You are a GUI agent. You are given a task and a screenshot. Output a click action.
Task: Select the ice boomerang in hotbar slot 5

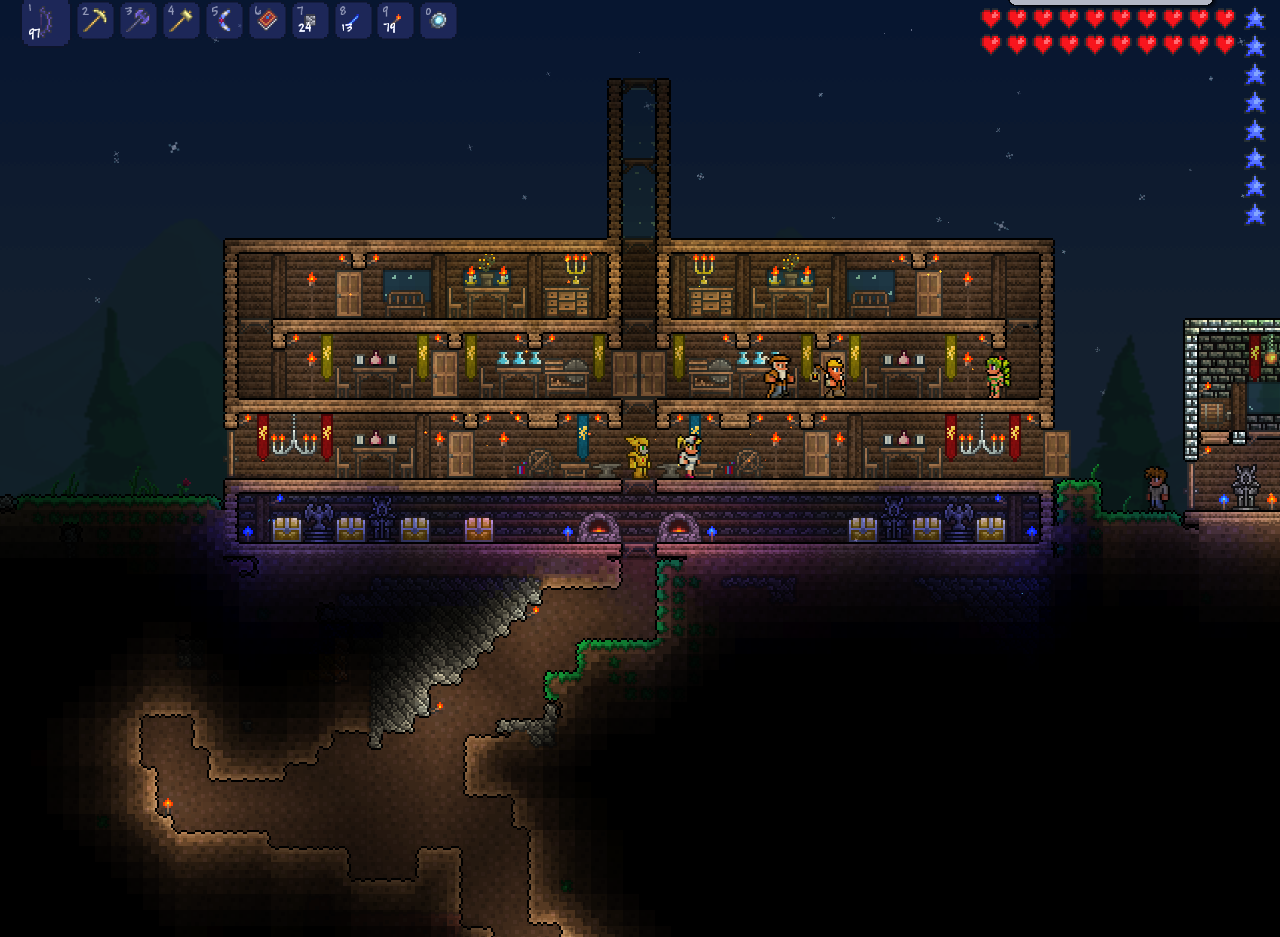click(x=224, y=20)
